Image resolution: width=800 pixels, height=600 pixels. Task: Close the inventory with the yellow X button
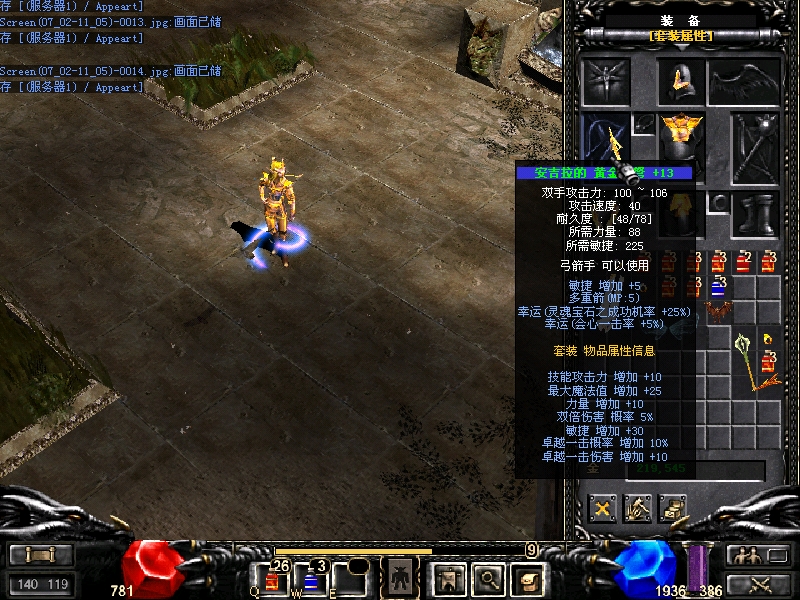pyautogui.click(x=603, y=508)
